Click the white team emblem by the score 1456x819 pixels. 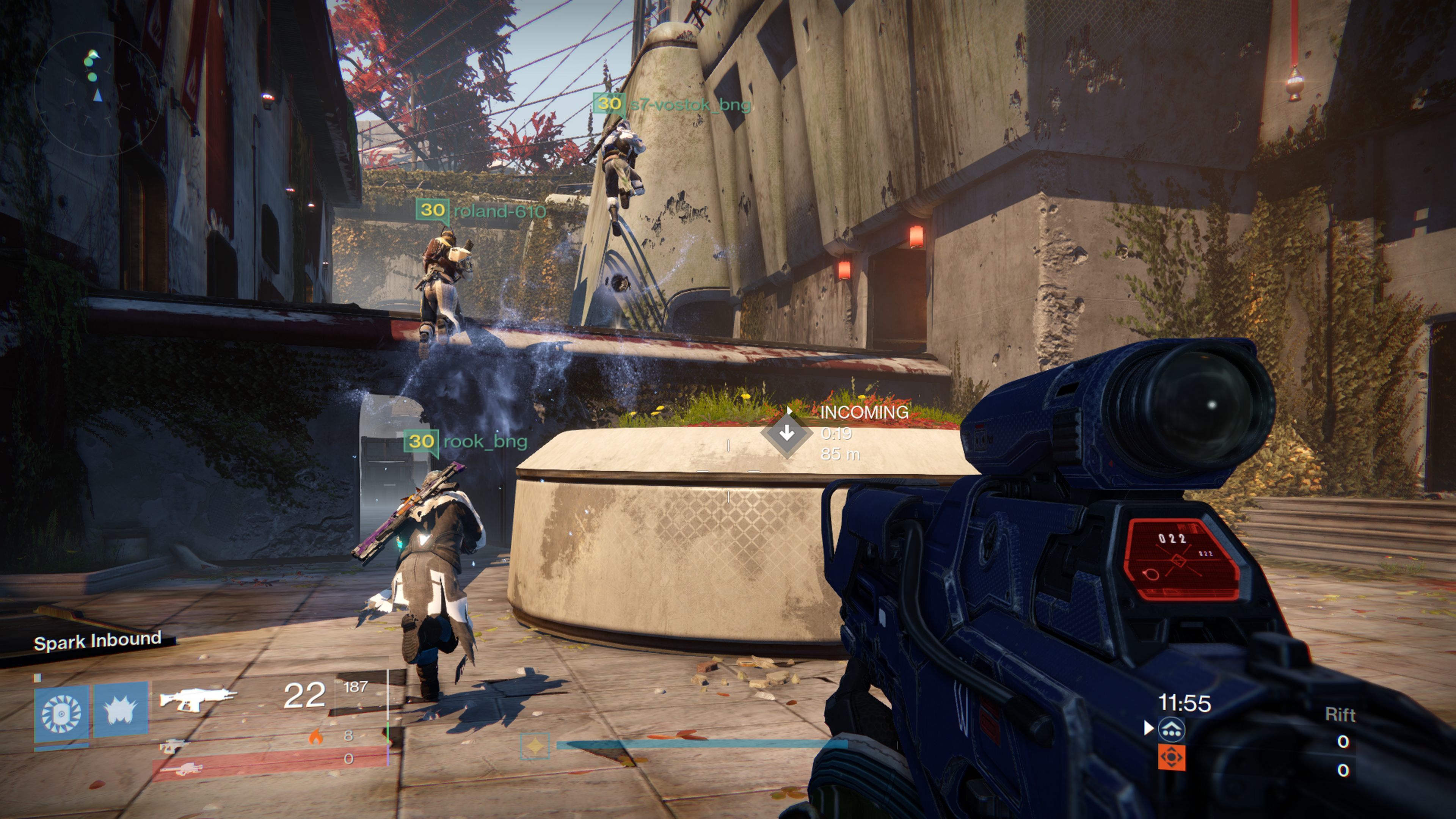pos(1172,729)
